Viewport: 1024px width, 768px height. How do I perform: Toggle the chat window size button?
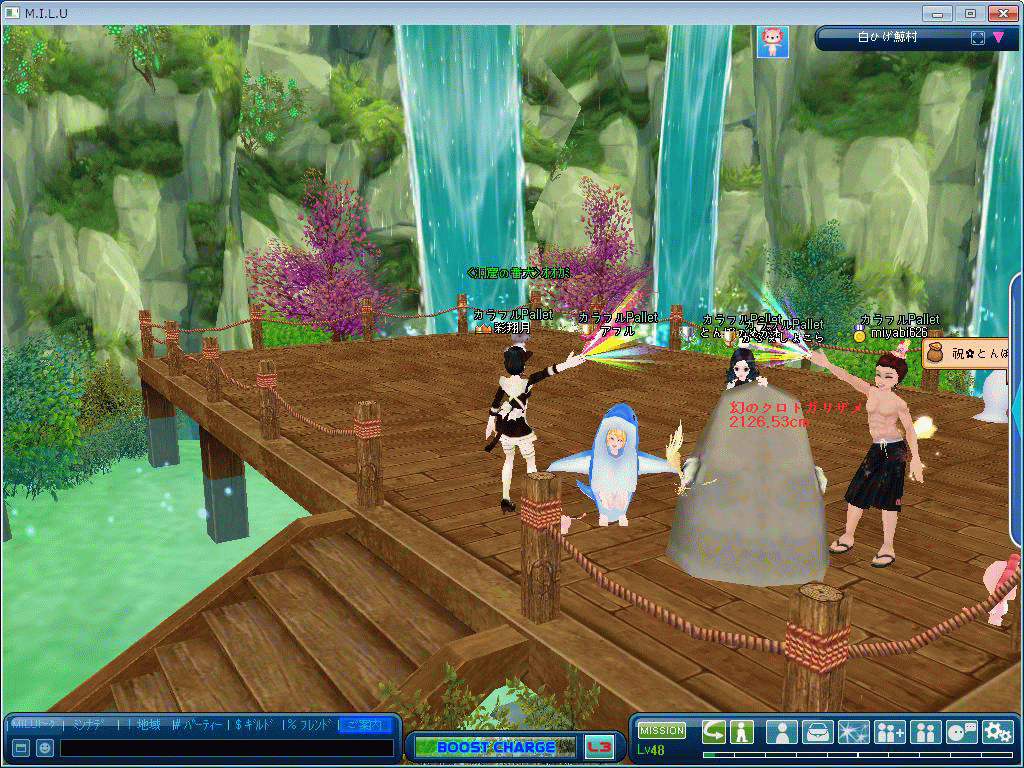tap(21, 748)
